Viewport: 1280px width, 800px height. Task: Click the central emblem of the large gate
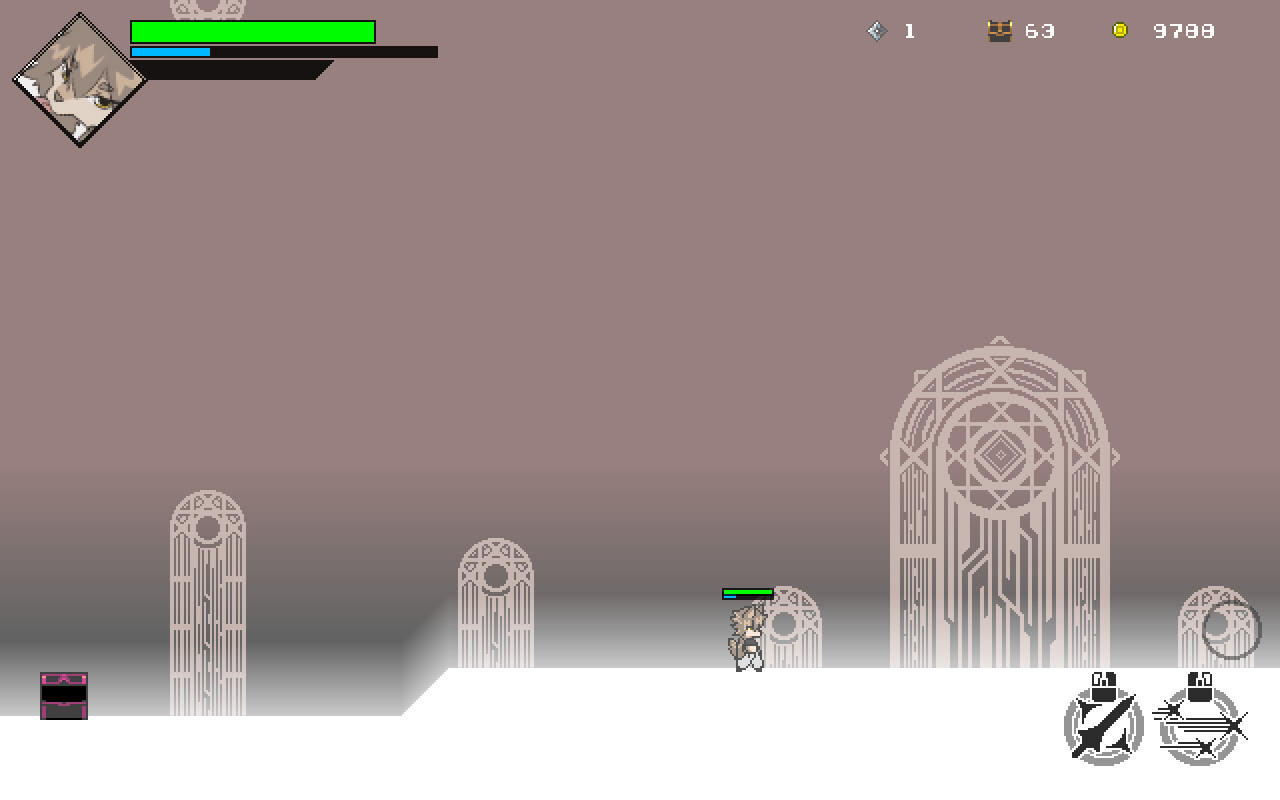[x=1001, y=453]
